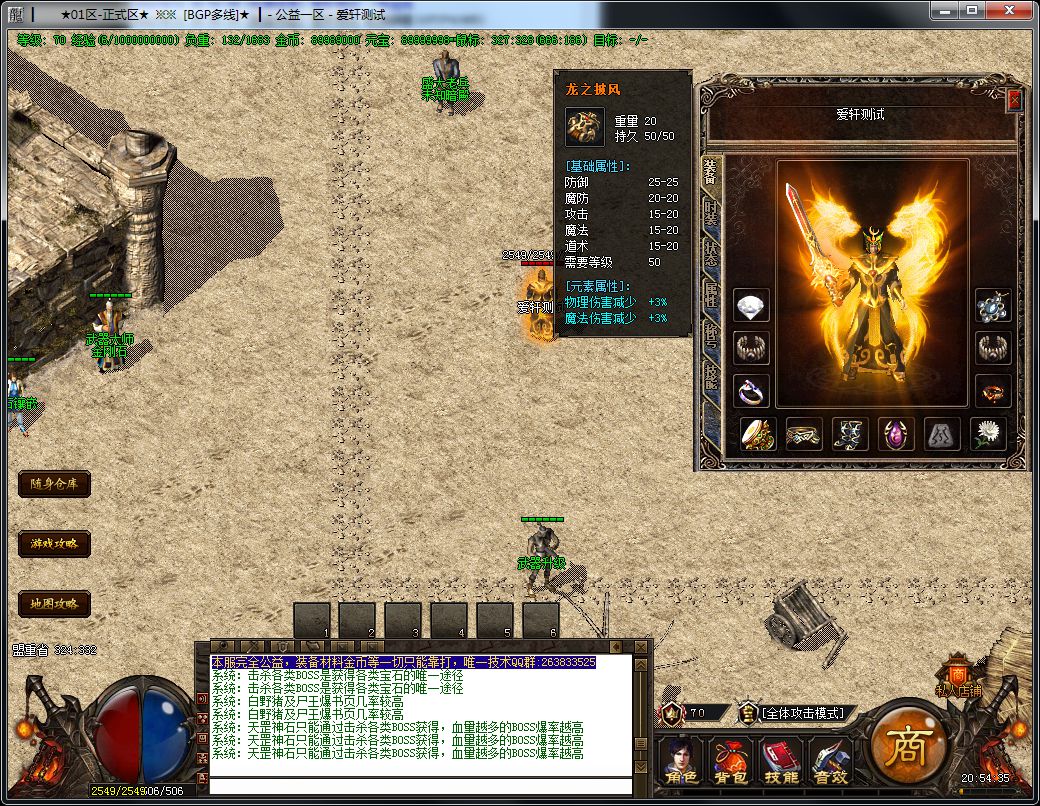Viewport: 1040px width, 806px height.
Task: Toggle the 音效 sound settings
Action: pos(829,762)
